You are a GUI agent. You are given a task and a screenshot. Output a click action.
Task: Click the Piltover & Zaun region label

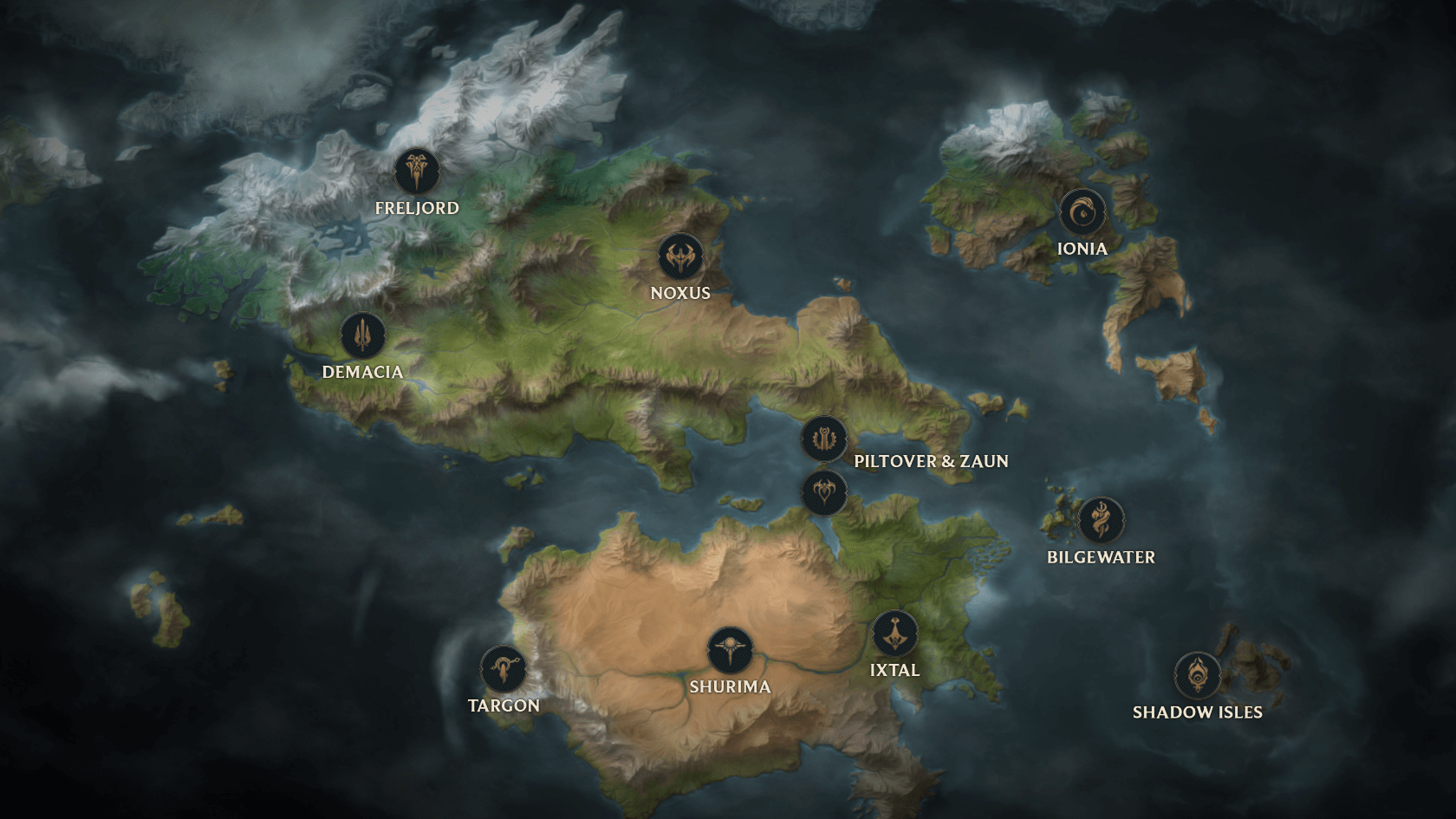[931, 461]
